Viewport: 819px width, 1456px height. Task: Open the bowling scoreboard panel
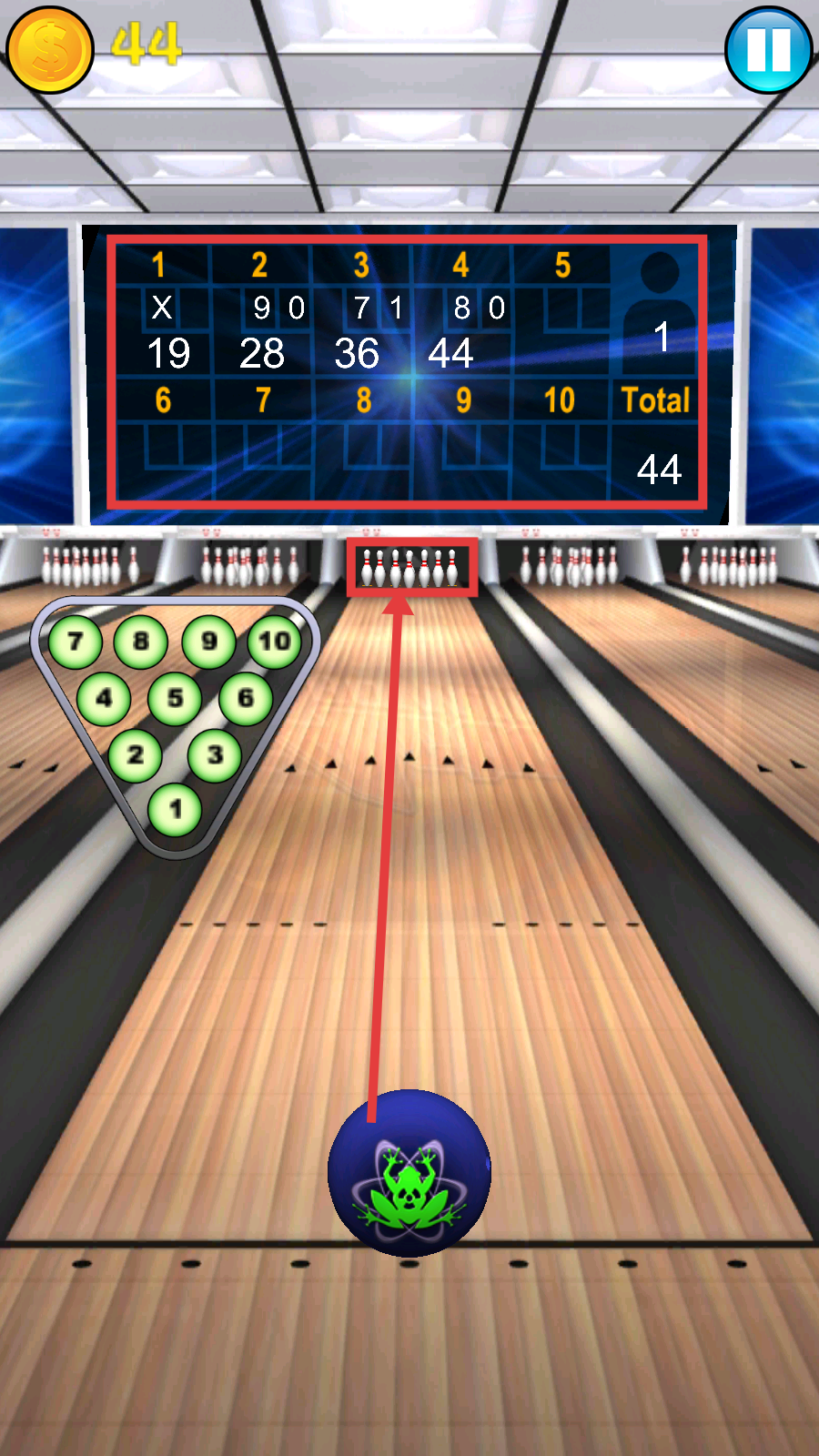point(407,371)
